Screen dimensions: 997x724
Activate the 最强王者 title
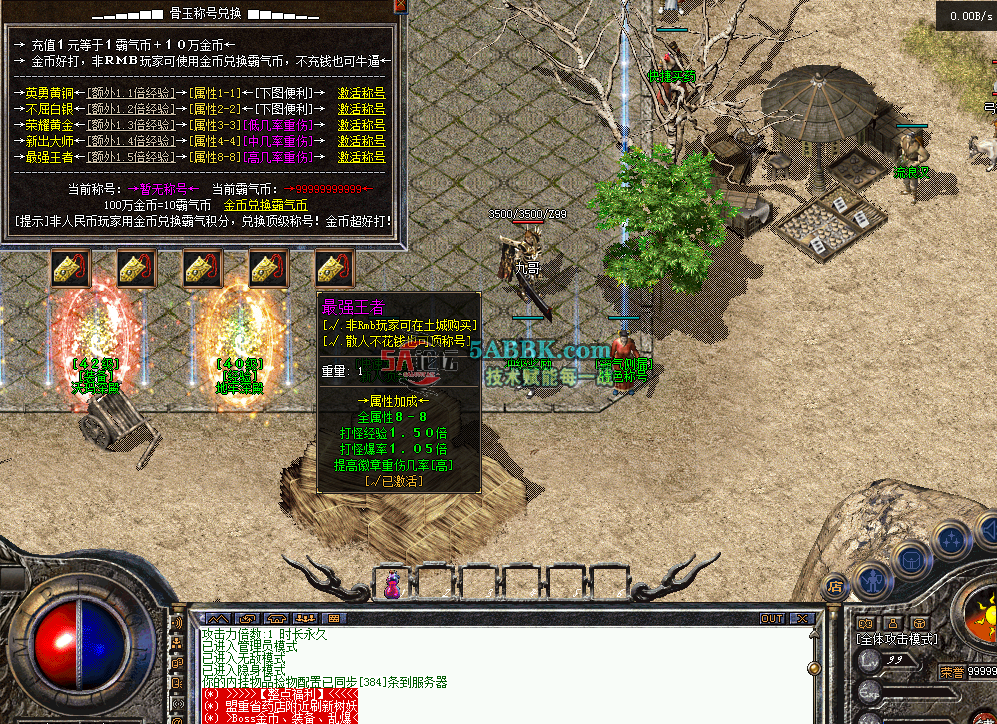click(x=361, y=157)
